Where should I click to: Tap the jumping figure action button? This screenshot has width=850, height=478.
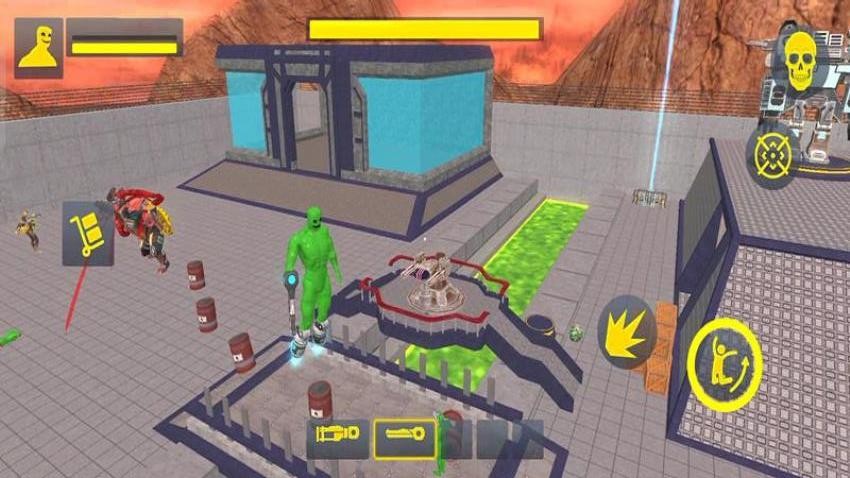[725, 364]
